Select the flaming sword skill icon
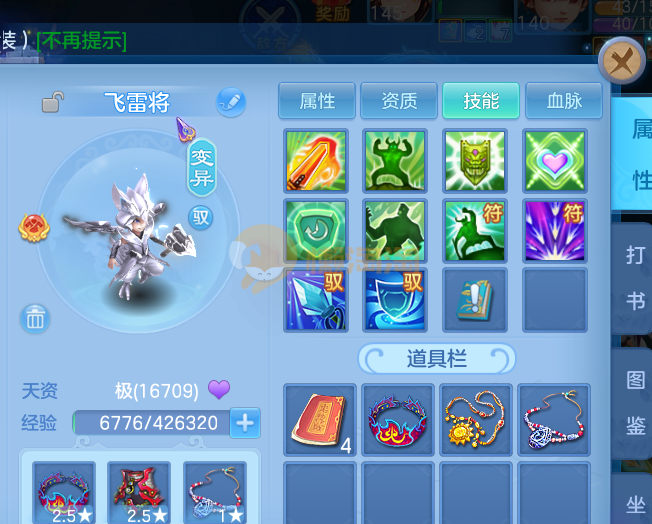The height and width of the screenshot is (524, 652). [316, 160]
